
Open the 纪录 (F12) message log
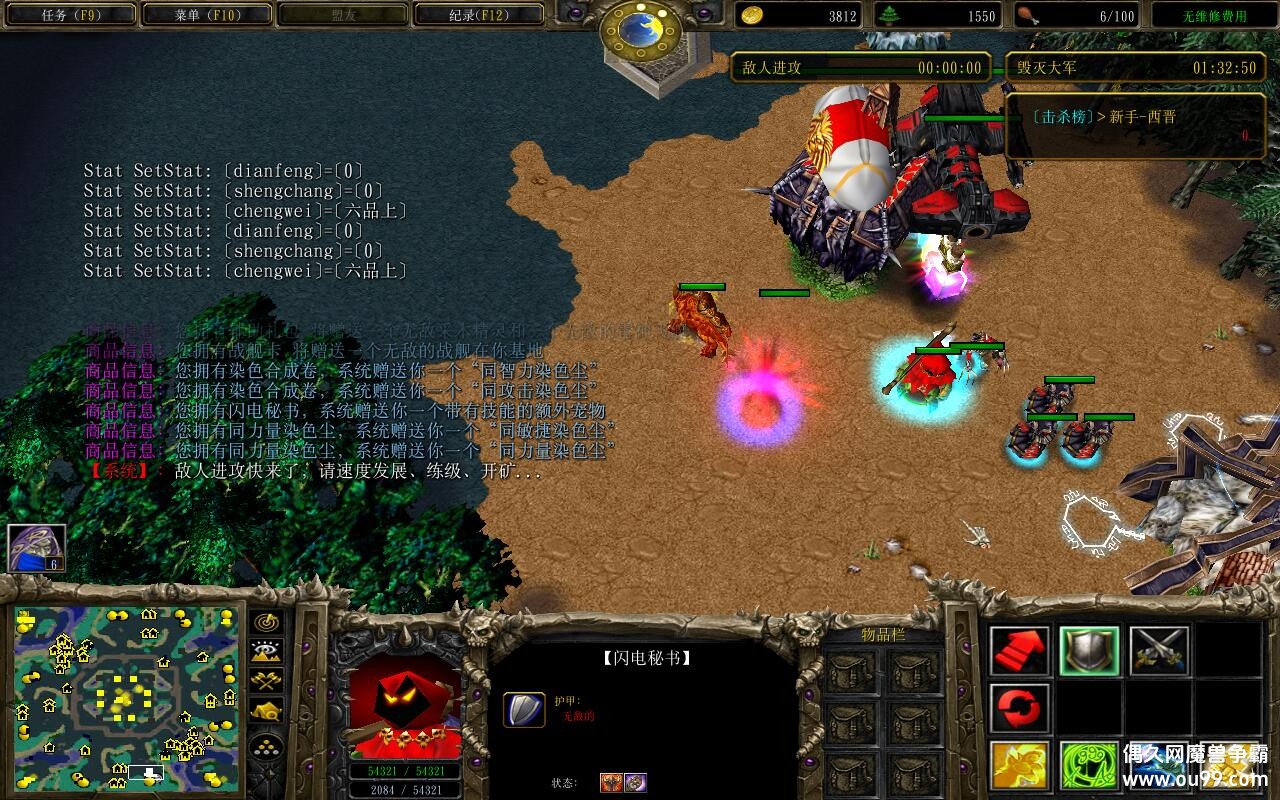(x=479, y=15)
